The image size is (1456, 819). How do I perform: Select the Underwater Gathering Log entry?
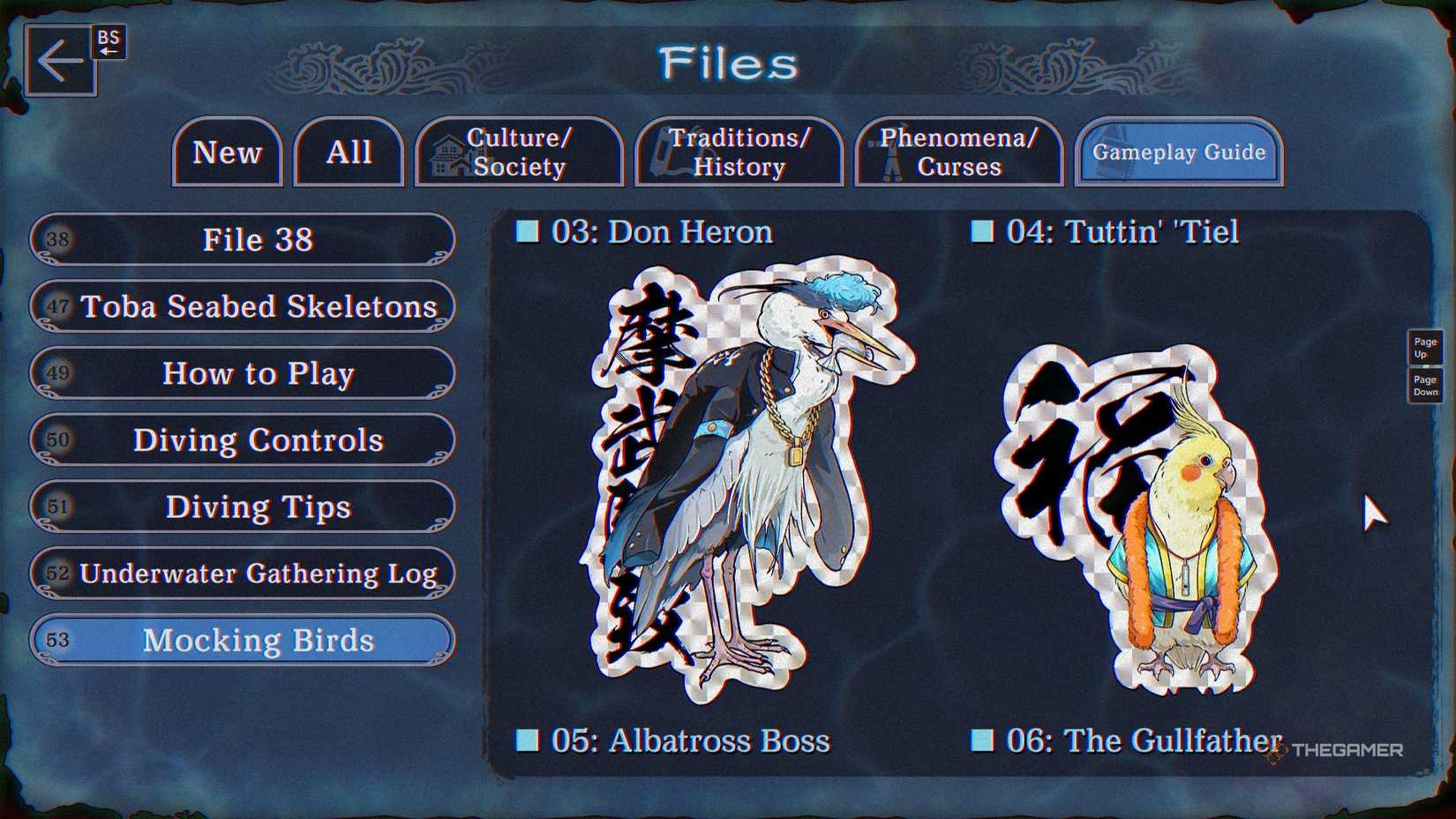(x=258, y=574)
